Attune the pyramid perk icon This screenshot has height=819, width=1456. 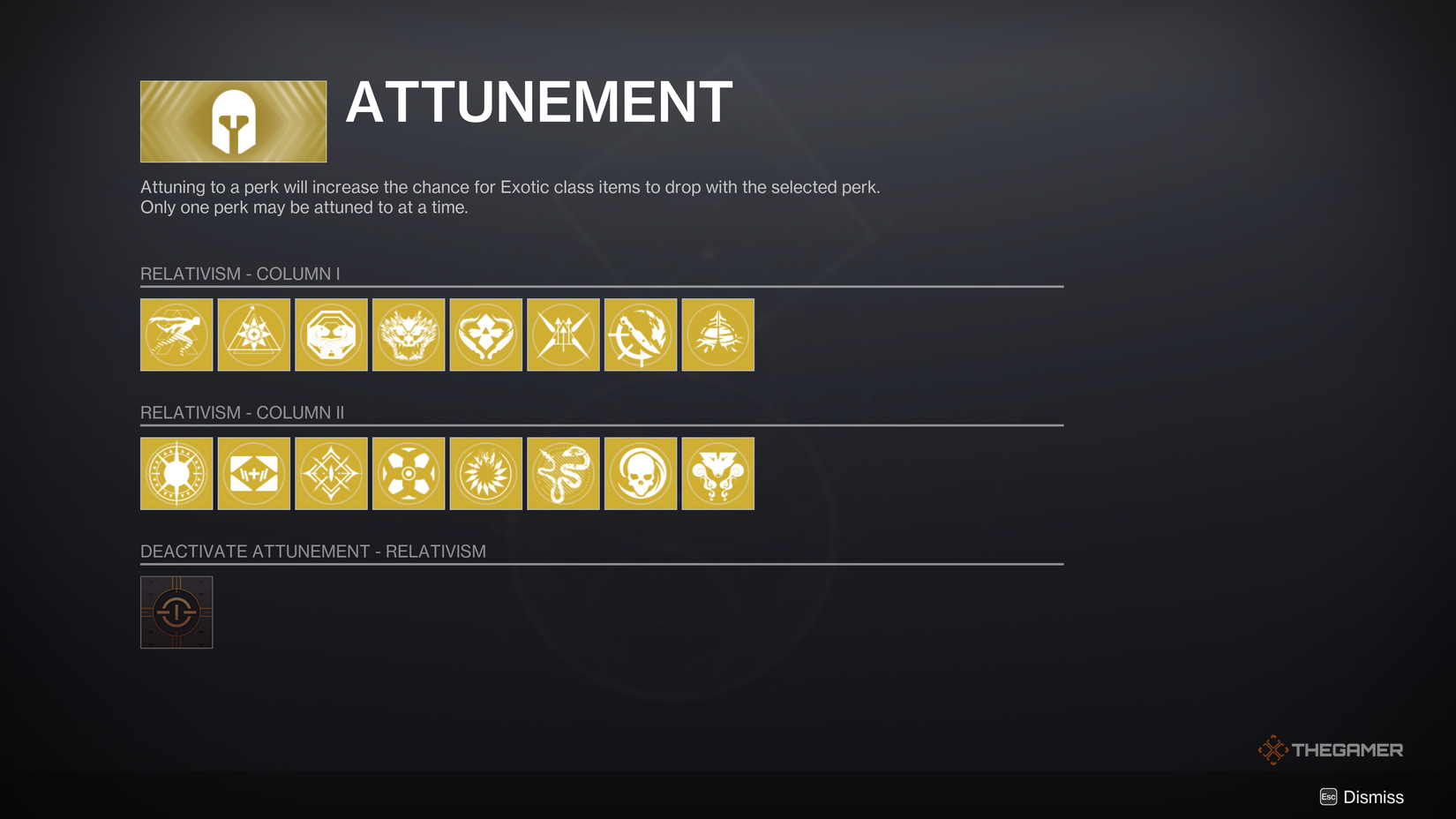(x=253, y=334)
